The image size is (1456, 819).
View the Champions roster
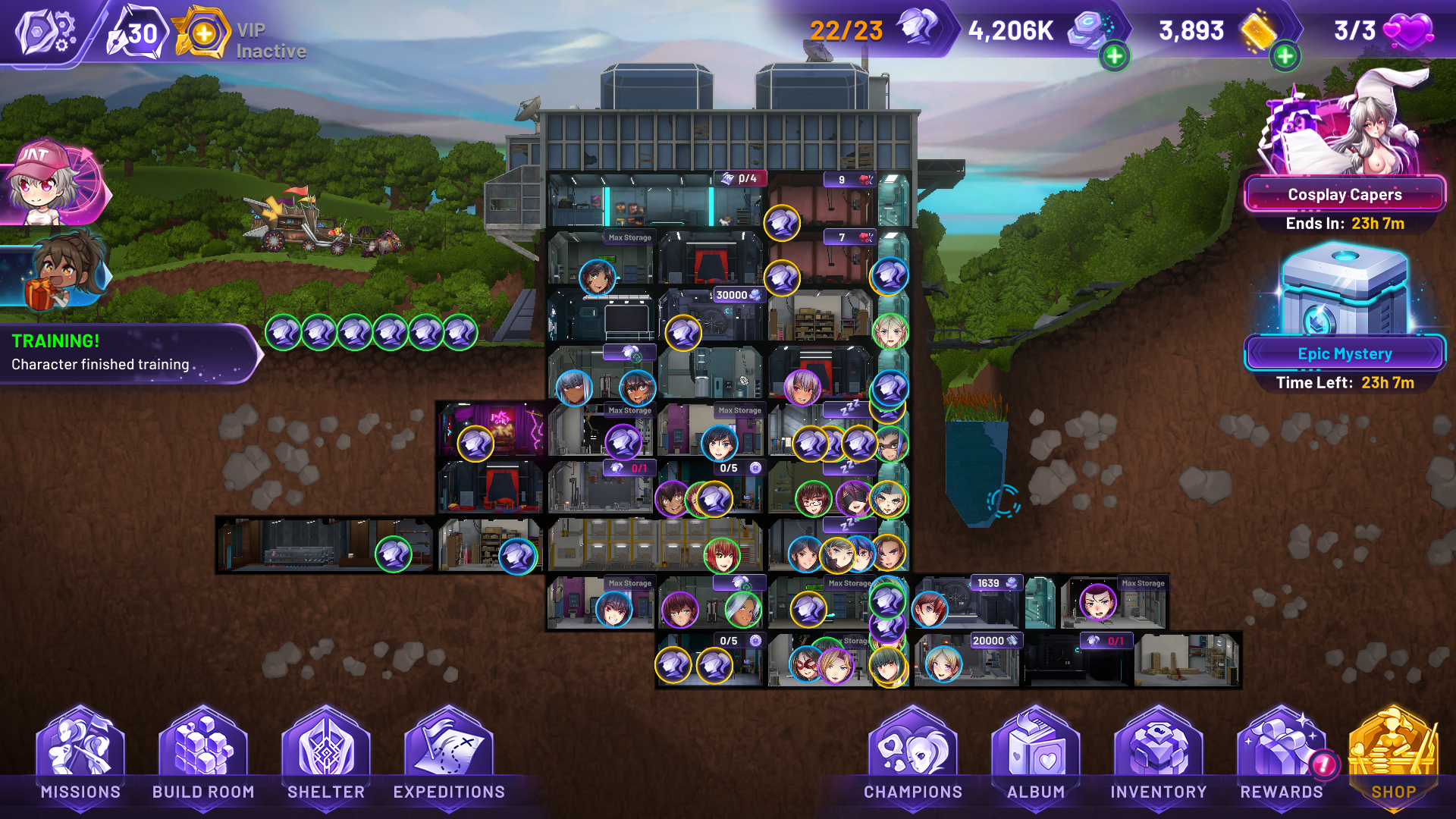913,758
